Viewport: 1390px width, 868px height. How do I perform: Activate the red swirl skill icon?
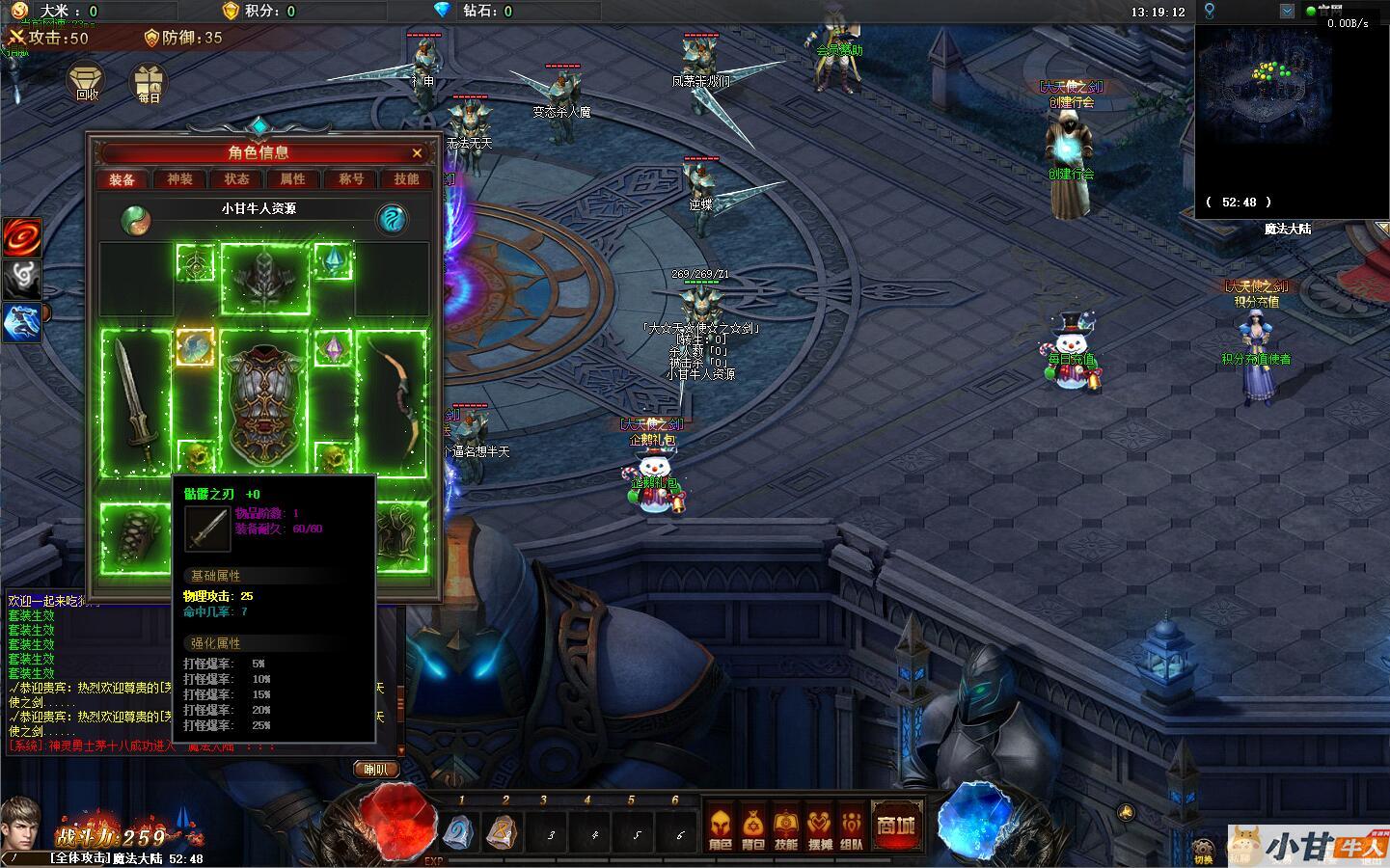point(21,237)
